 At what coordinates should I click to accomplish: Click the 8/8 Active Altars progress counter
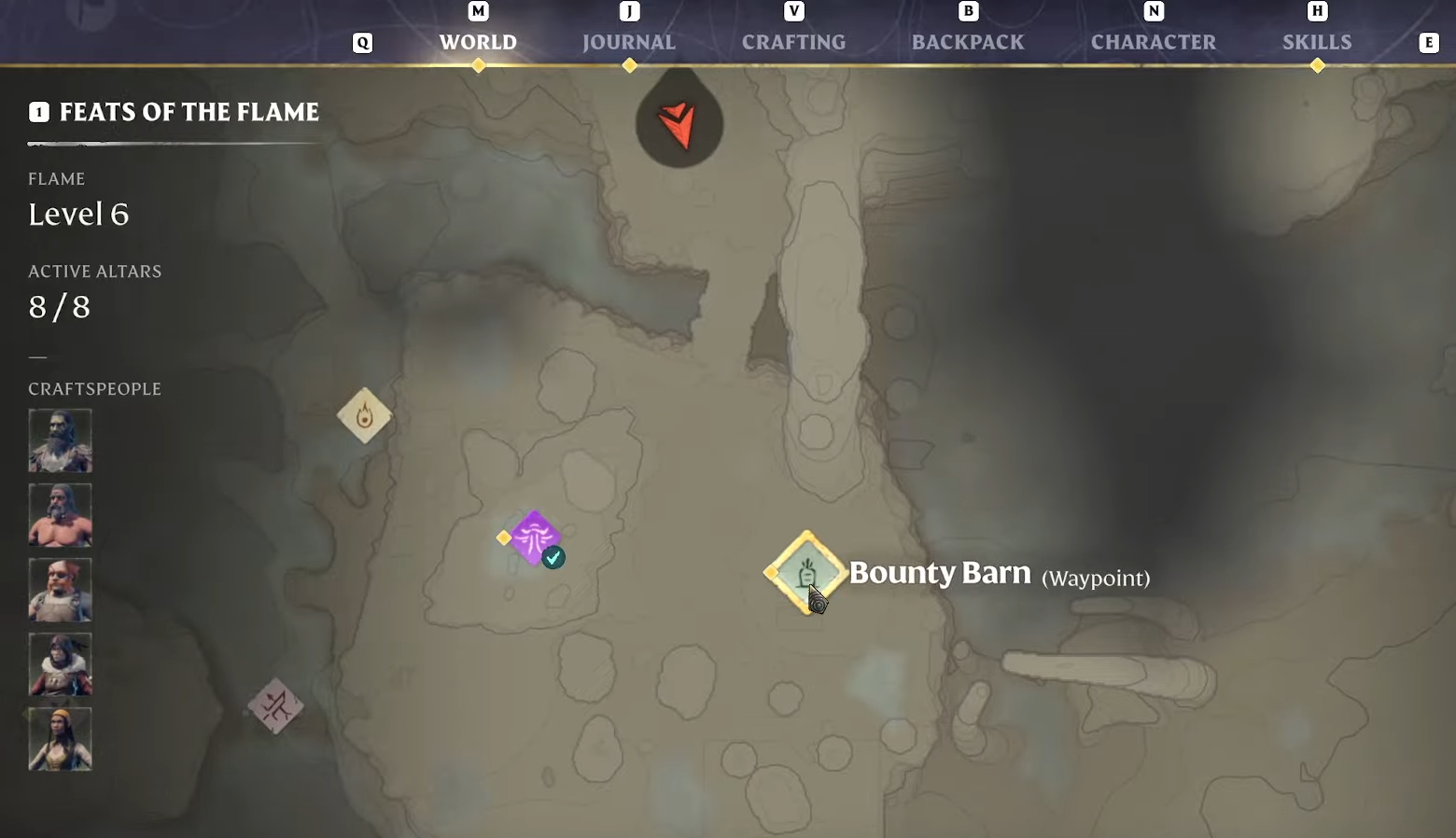tap(59, 307)
